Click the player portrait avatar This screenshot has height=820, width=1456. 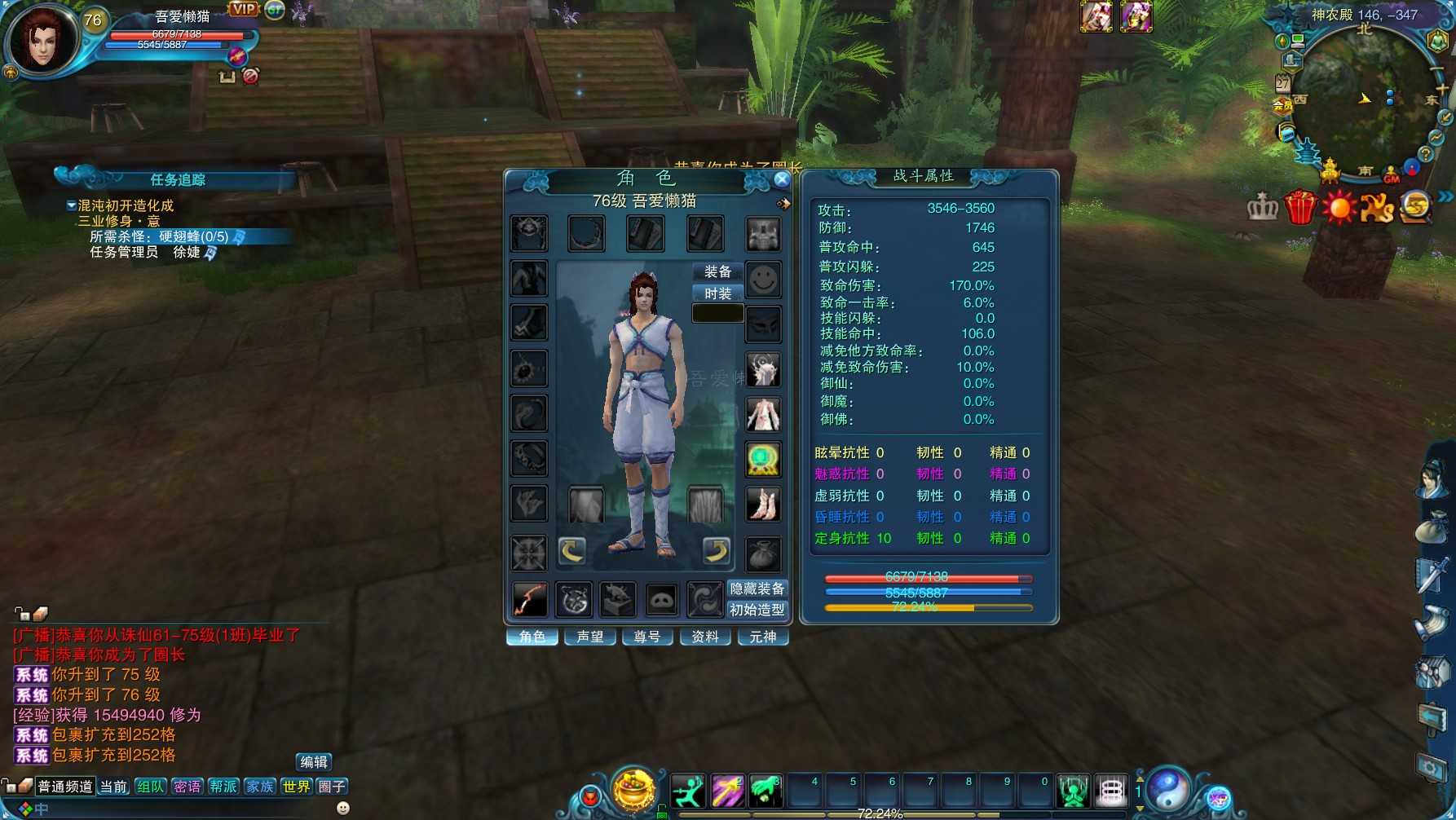pyautogui.click(x=42, y=41)
